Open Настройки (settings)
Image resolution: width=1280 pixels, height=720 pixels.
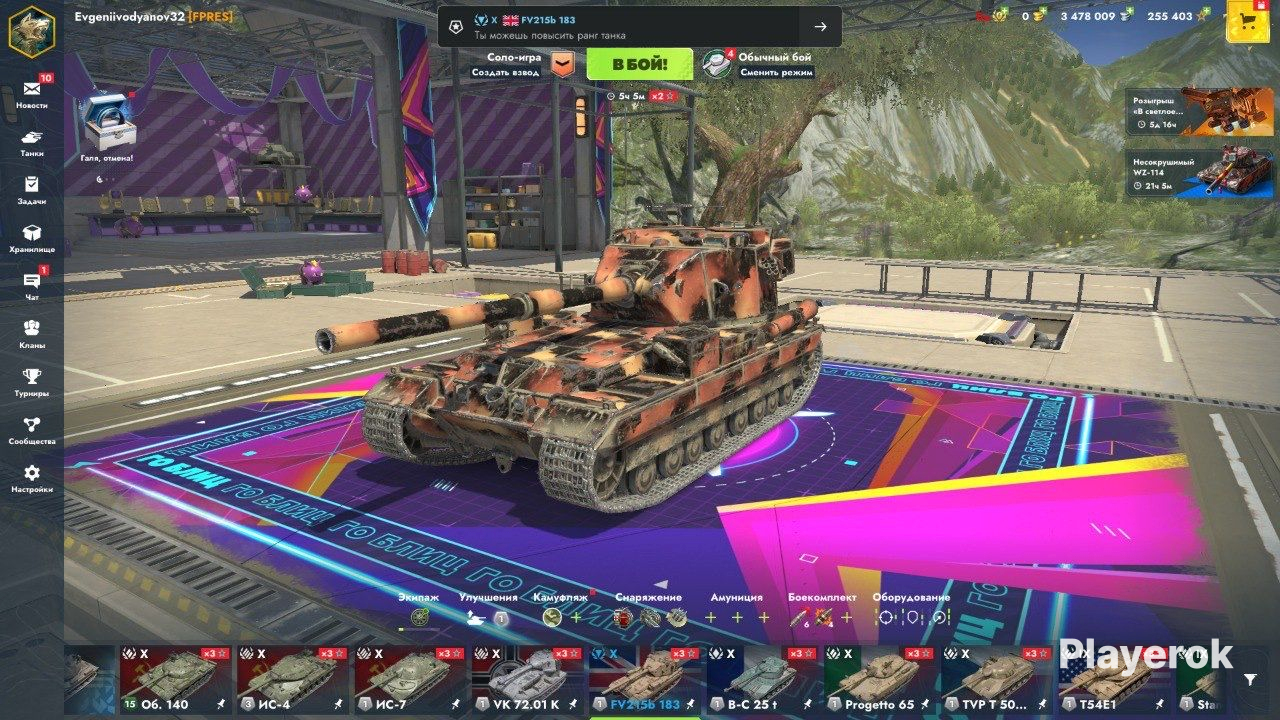pyautogui.click(x=32, y=477)
